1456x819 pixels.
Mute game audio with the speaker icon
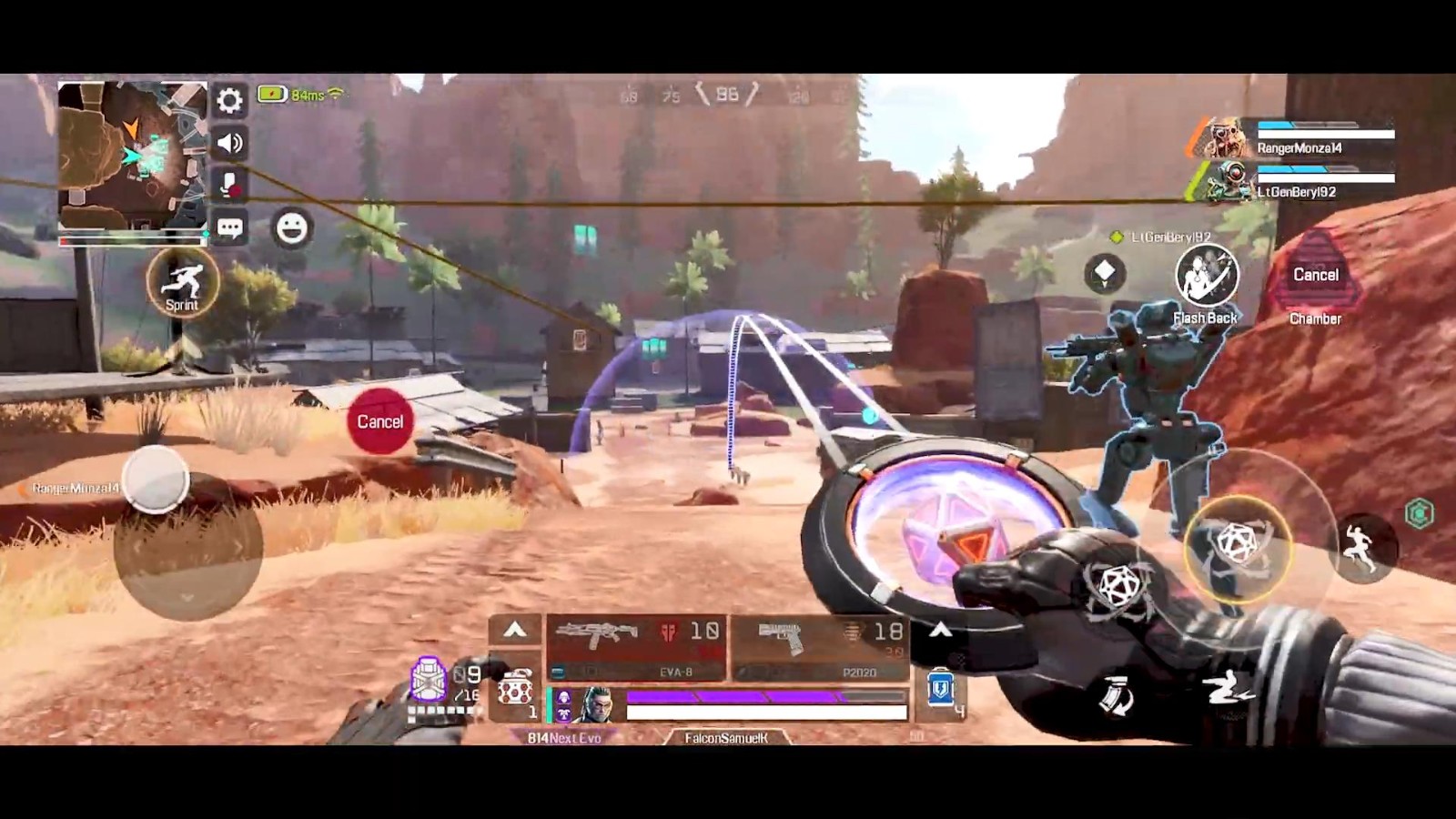click(x=230, y=142)
